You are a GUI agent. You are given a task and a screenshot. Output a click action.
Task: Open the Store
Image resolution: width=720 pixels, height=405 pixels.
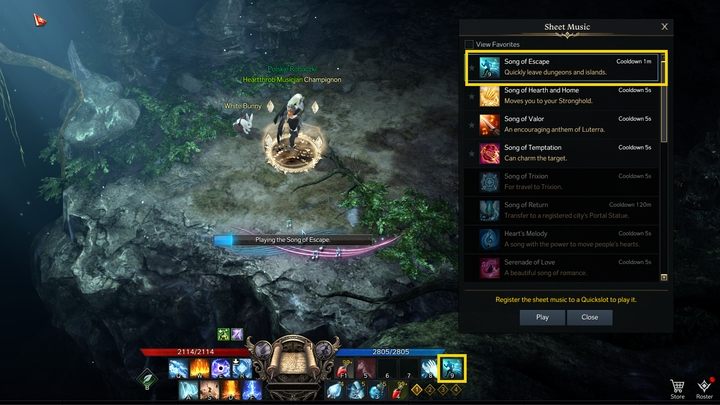[x=677, y=387]
